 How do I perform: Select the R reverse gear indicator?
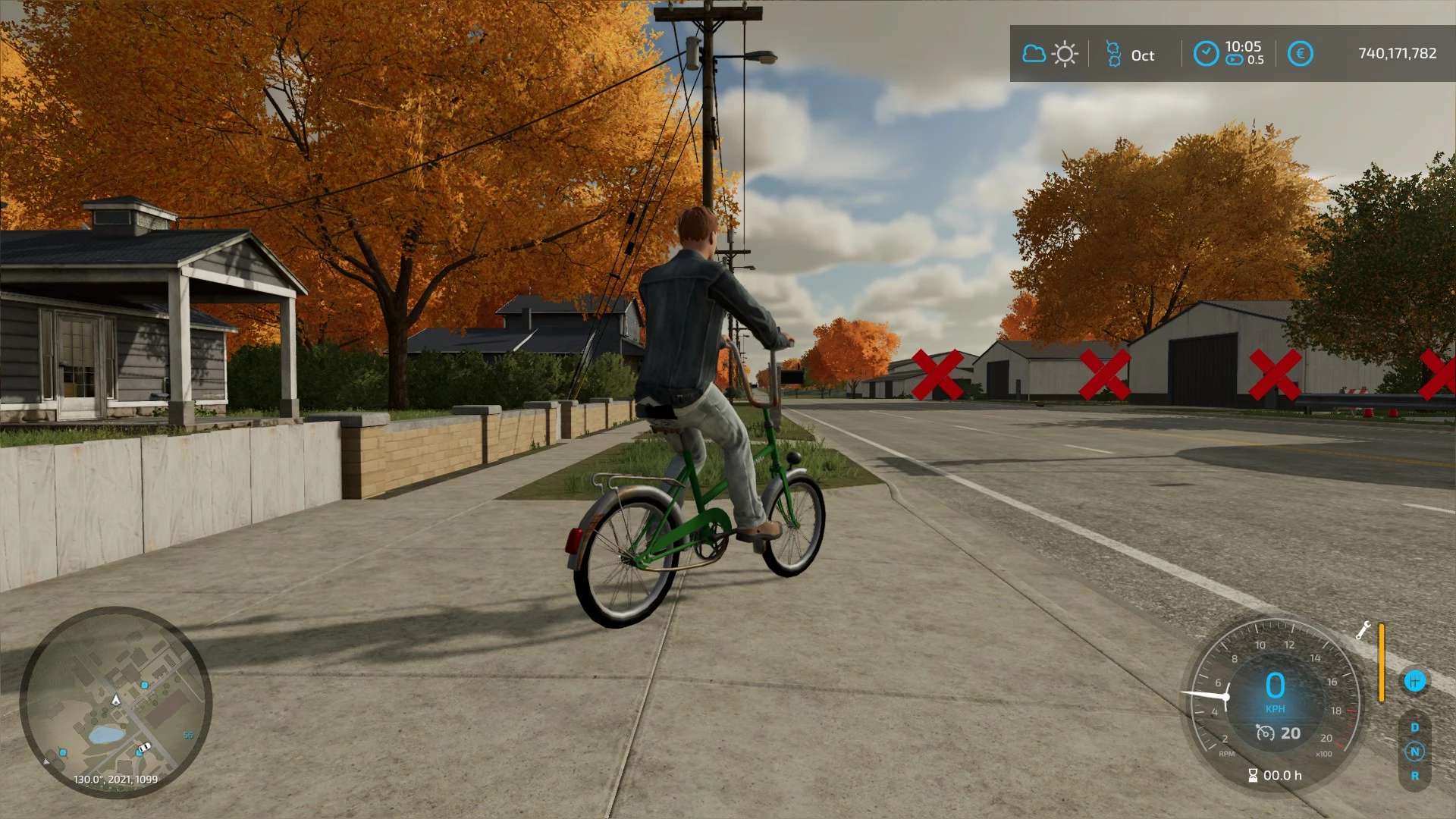point(1414,776)
